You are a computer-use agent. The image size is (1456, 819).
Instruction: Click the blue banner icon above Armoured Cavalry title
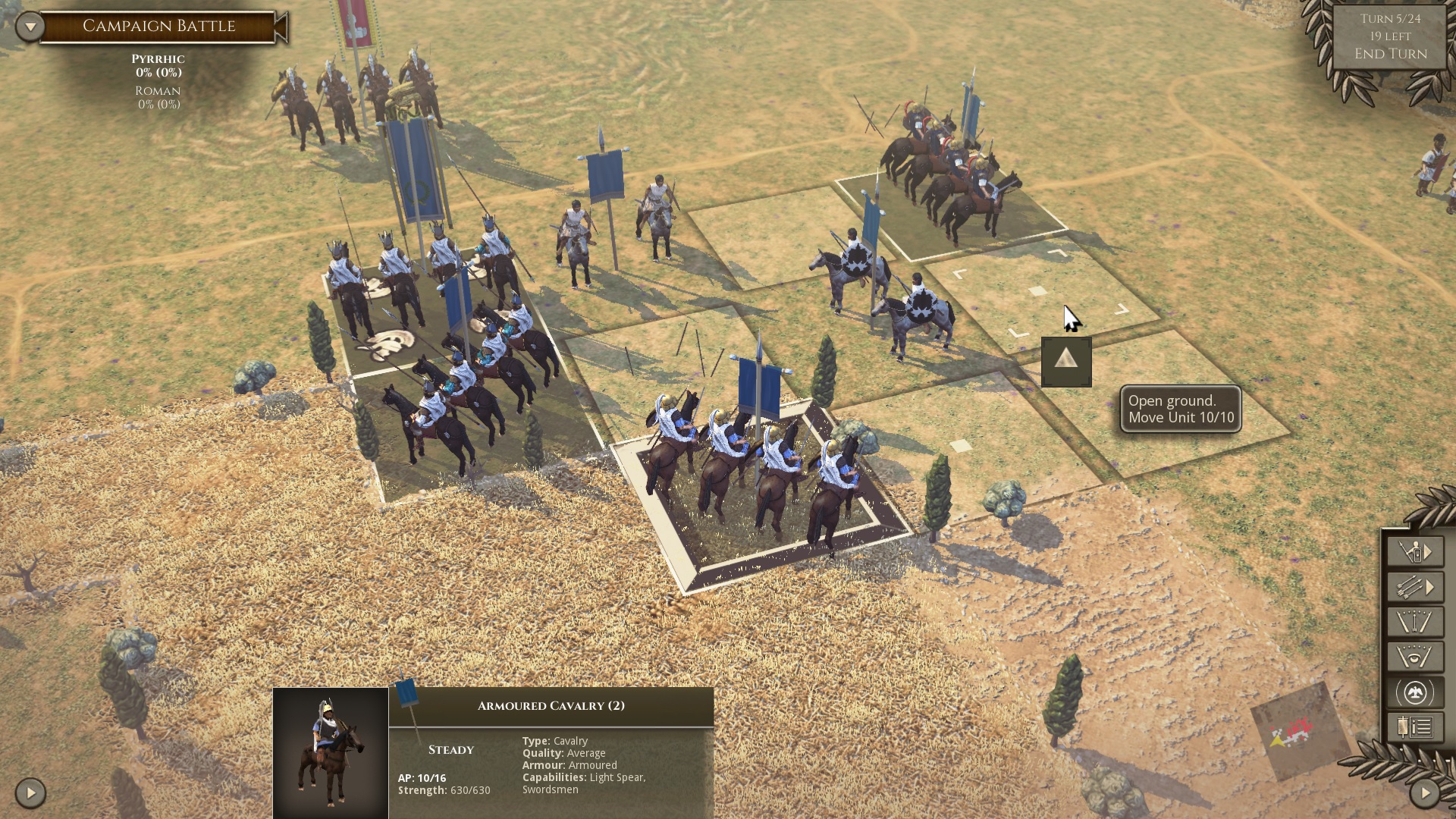click(x=406, y=694)
